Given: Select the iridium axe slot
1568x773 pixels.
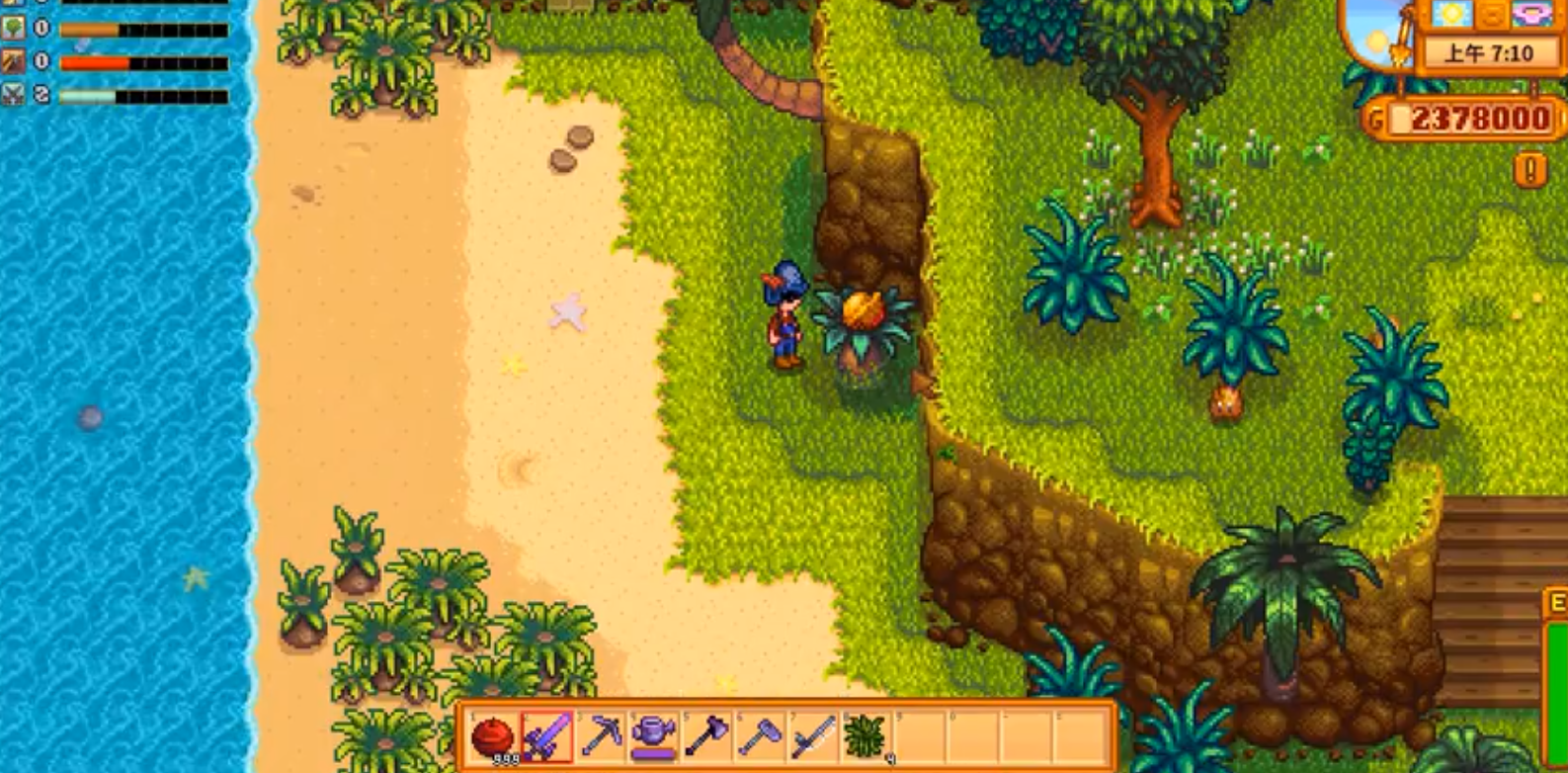Looking at the screenshot, I should (706, 736).
